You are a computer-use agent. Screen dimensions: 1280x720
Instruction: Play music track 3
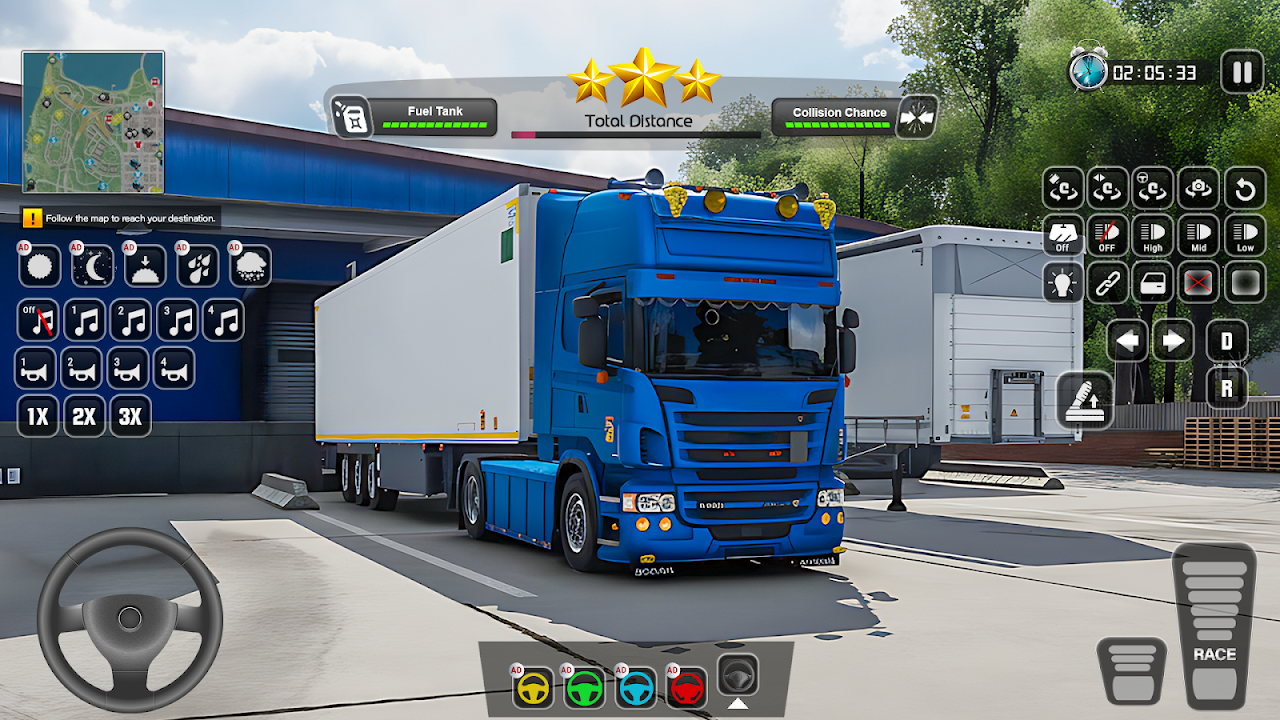178,320
